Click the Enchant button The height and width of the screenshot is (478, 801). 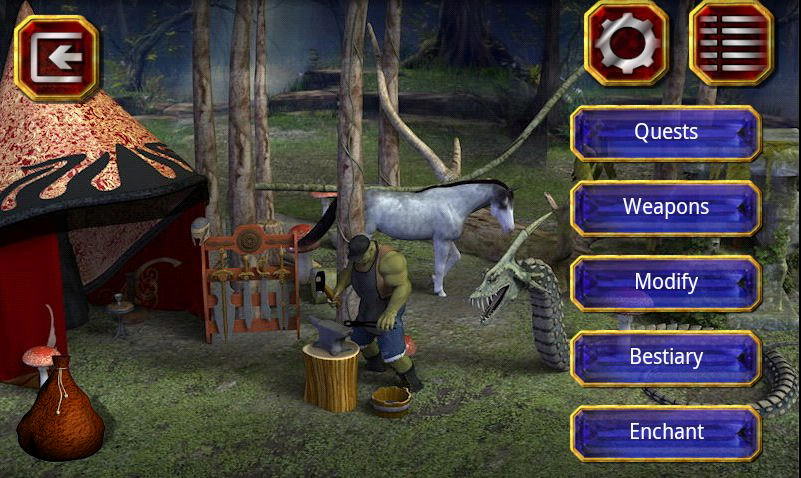tap(666, 432)
